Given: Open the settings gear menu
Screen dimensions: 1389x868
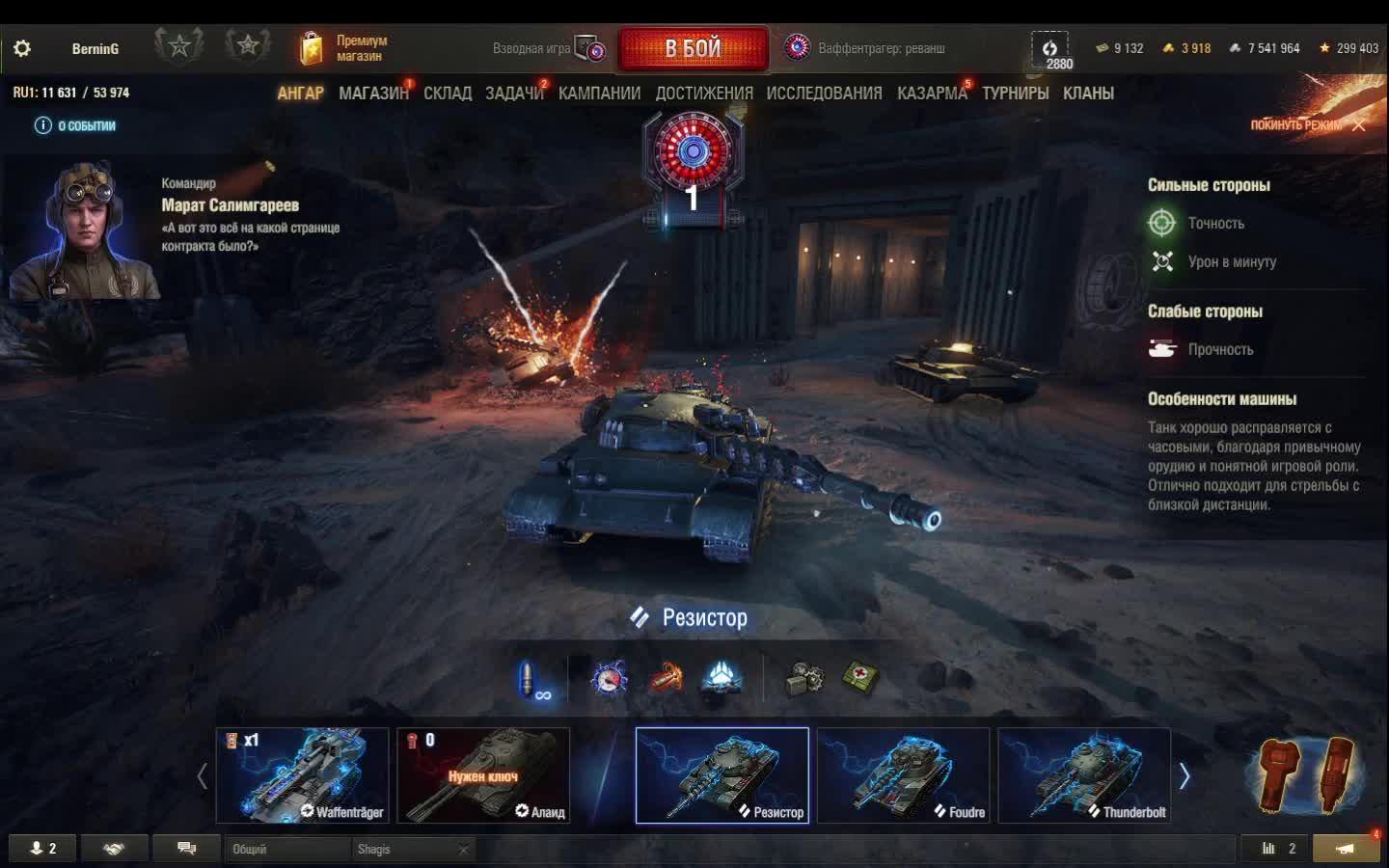Looking at the screenshot, I should [x=22, y=48].
